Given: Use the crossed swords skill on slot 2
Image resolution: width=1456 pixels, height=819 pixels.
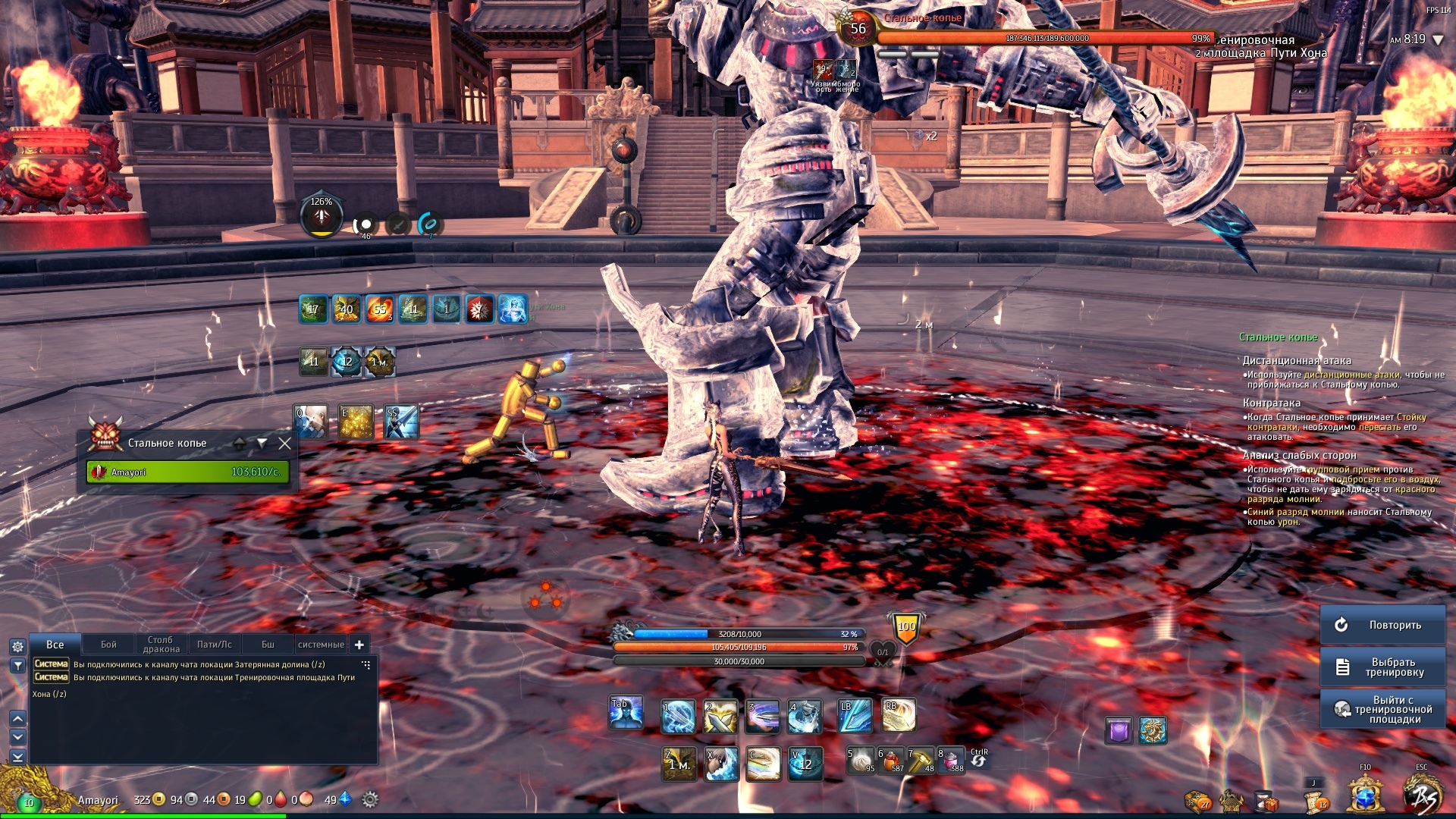Looking at the screenshot, I should (x=720, y=717).
